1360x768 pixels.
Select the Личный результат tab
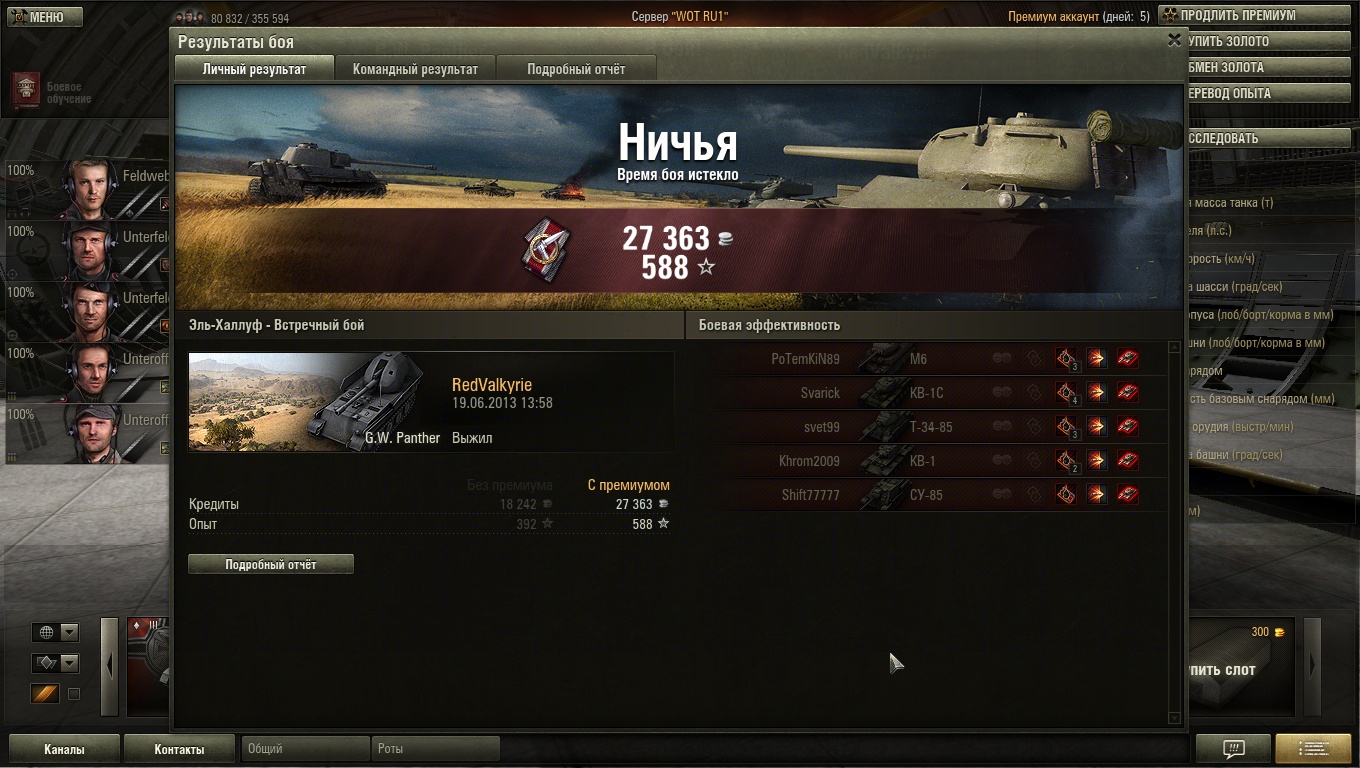point(254,69)
